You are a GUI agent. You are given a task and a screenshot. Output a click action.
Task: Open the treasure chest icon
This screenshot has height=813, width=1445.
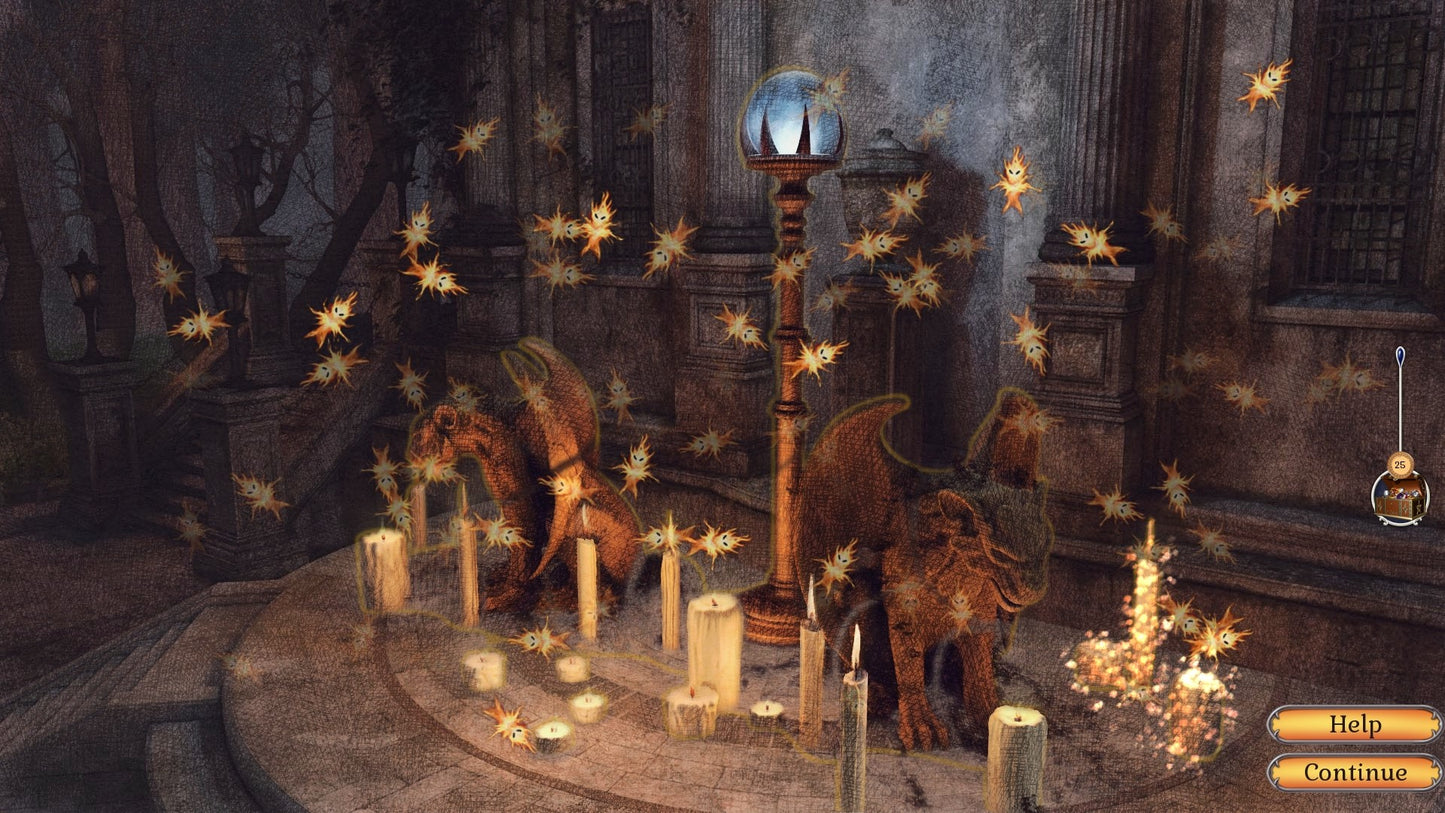1399,498
